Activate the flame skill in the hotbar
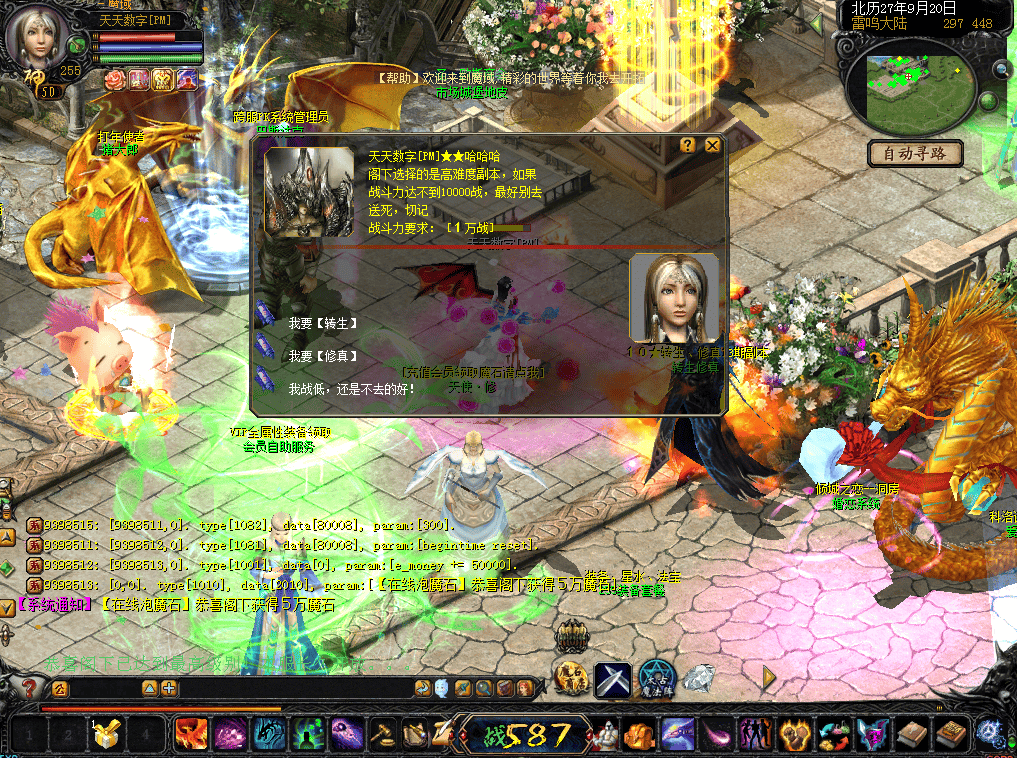This screenshot has width=1017, height=758. click(190, 735)
